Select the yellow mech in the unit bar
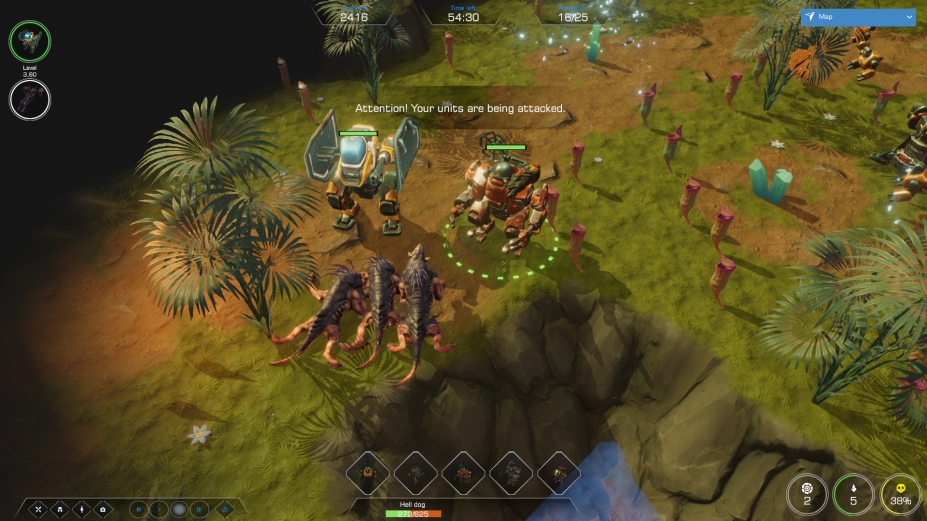The width and height of the screenshot is (927, 521). [x=367, y=474]
